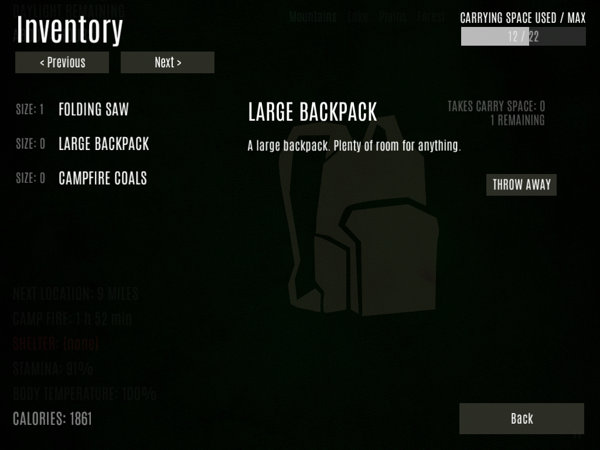
Task: Select the Folding Saw item
Action: pos(93,109)
